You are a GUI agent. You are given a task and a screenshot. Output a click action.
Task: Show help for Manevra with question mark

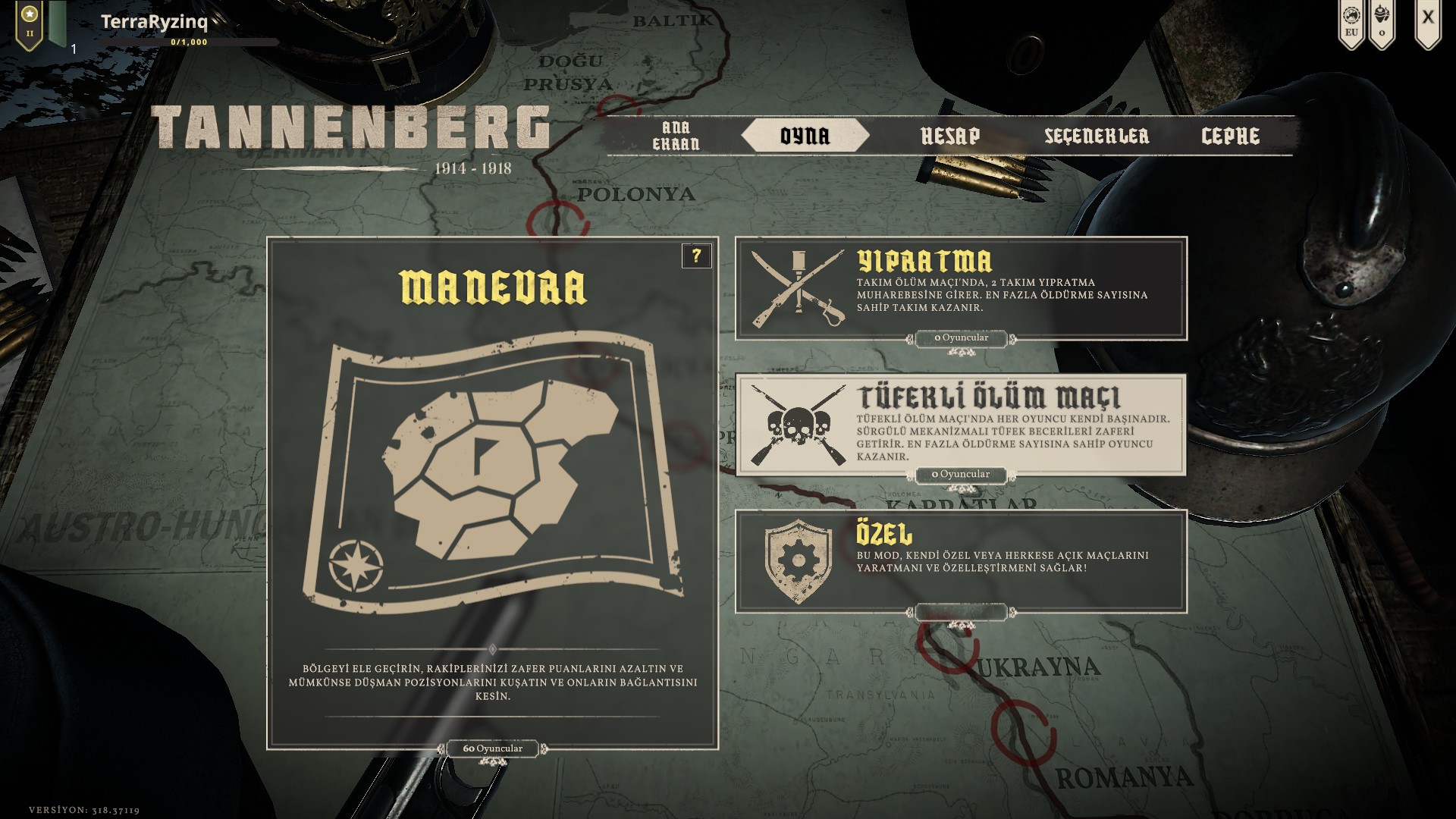(696, 256)
